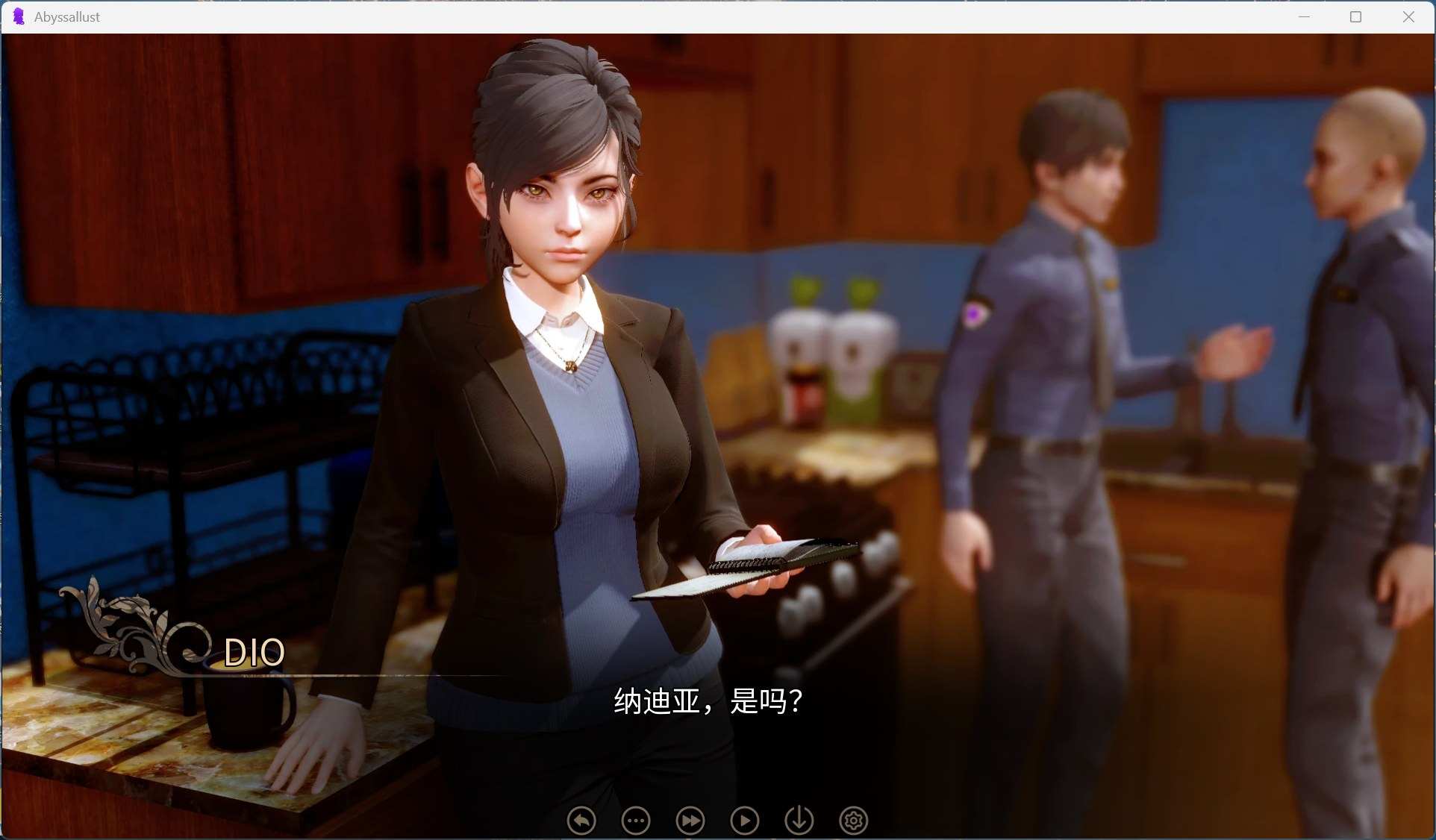Open the preferences menu using the gear button
The image size is (1436, 840).
pos(854,821)
